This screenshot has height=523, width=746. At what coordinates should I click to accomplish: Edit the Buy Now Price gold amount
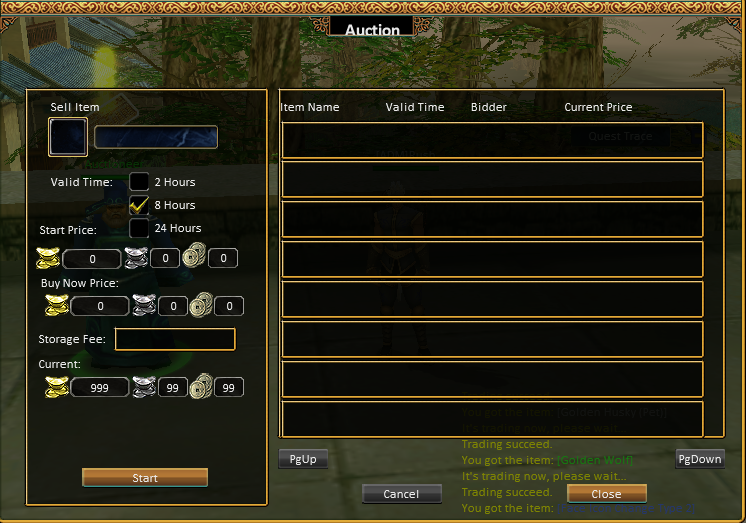(99, 306)
